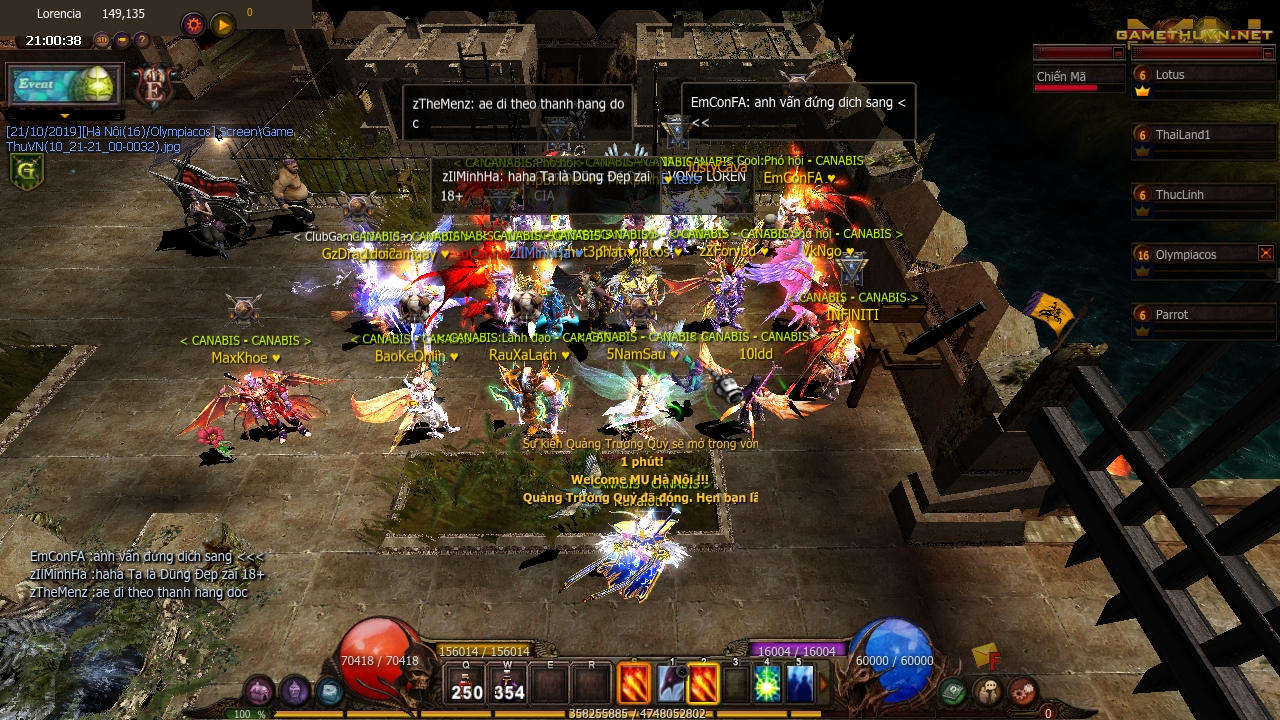
Task: Open the question-mark help icon near the clock
Action: pos(141,40)
